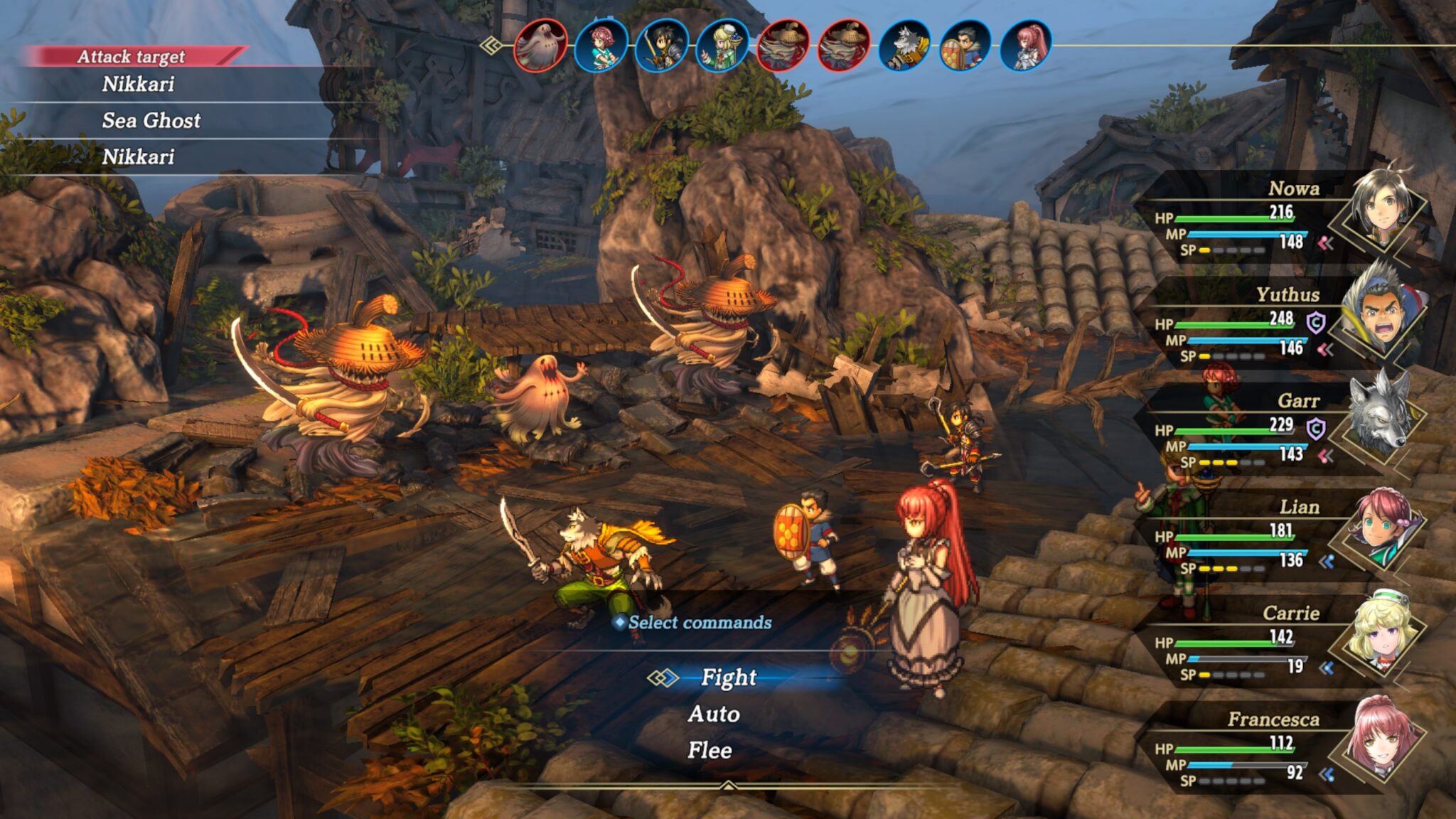This screenshot has width=1456, height=819.
Task: Click the Sea Ghost portrait in turn order bar
Action: (x=540, y=46)
